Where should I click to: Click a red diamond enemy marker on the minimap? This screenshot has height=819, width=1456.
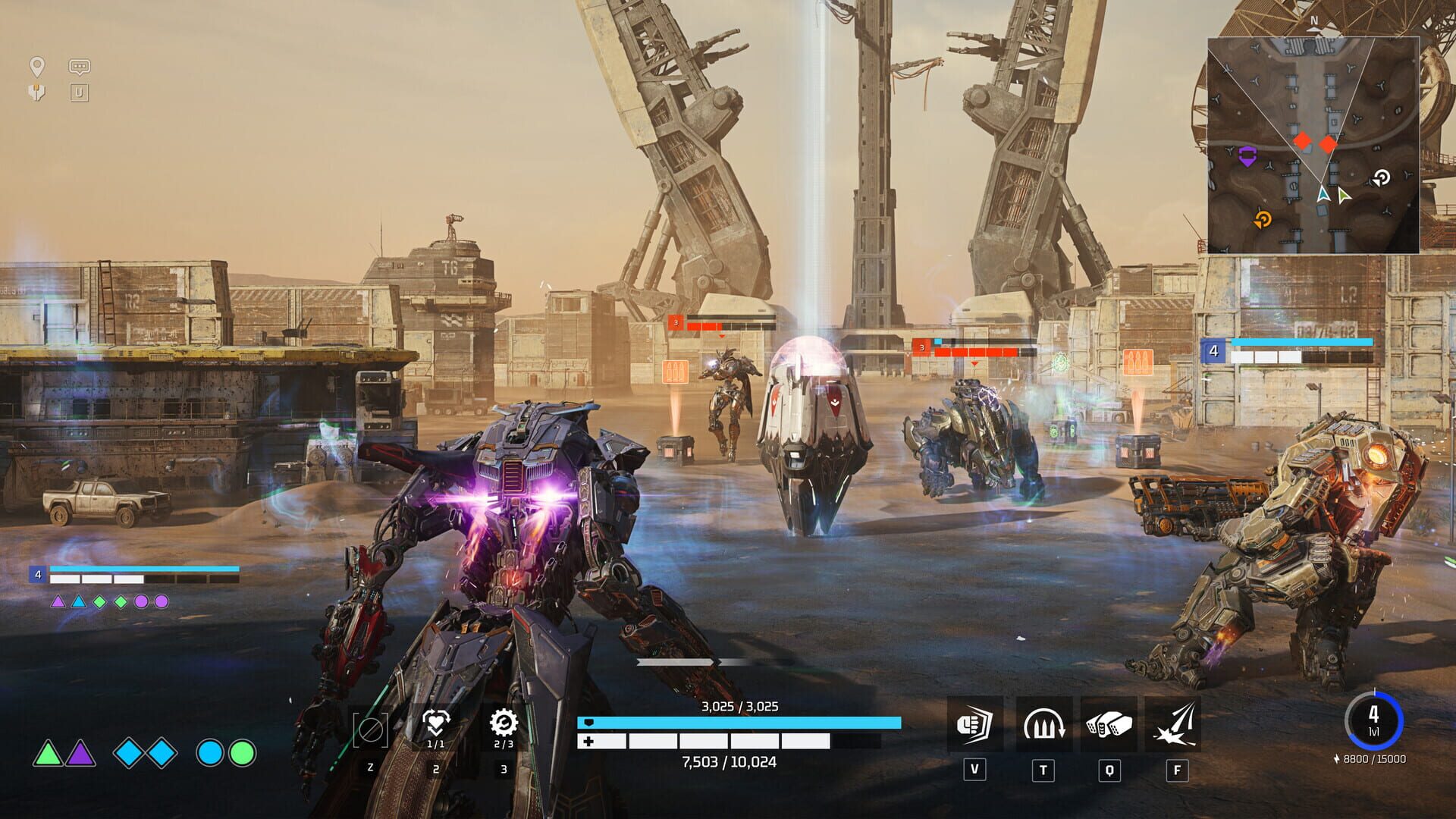1302,140
